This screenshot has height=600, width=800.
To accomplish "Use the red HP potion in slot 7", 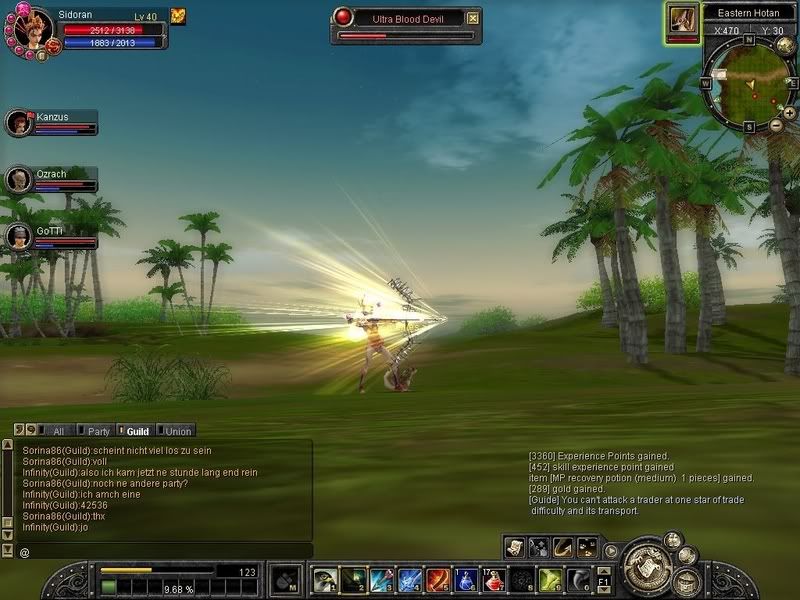I will tap(494, 580).
